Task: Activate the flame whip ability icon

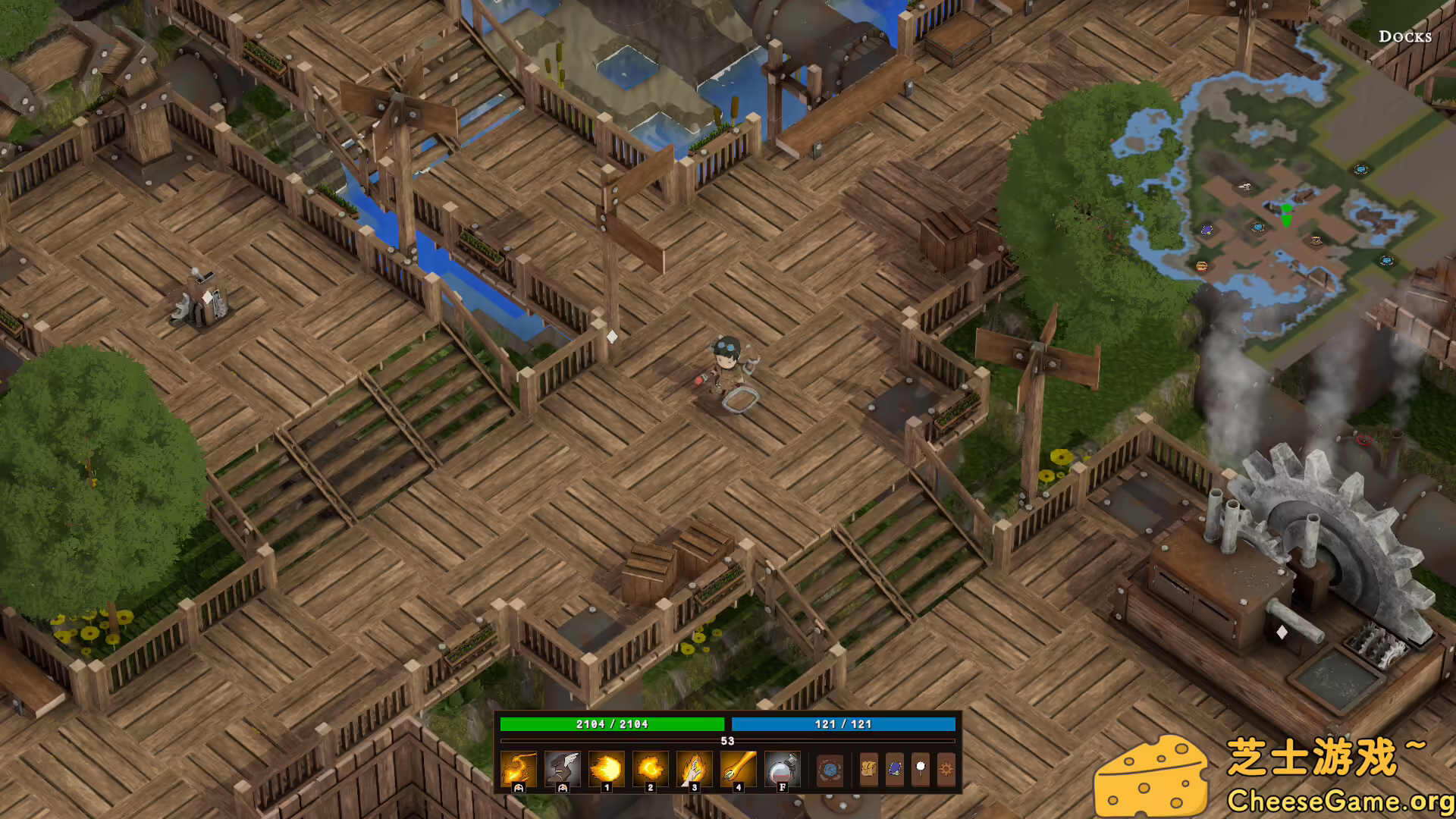Action: [x=519, y=769]
